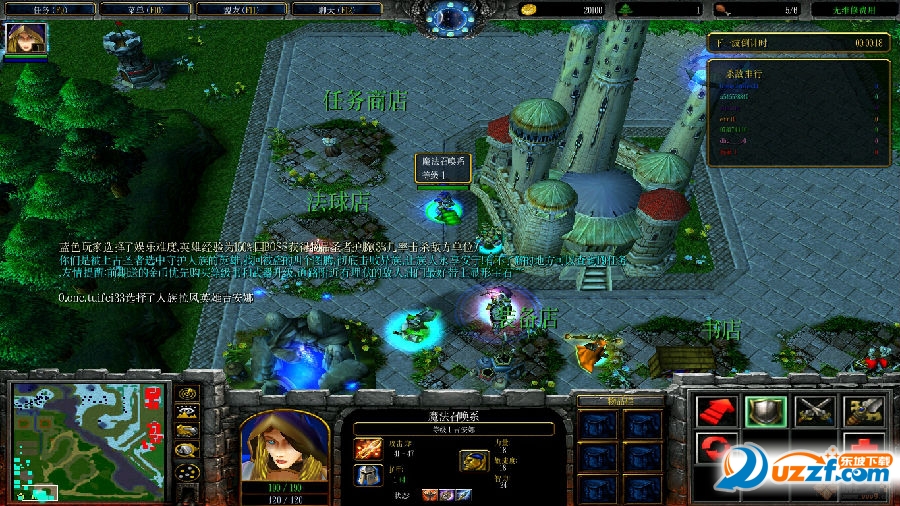Select the hero icon in the top-left corner
The image size is (900, 506).
tap(20, 38)
